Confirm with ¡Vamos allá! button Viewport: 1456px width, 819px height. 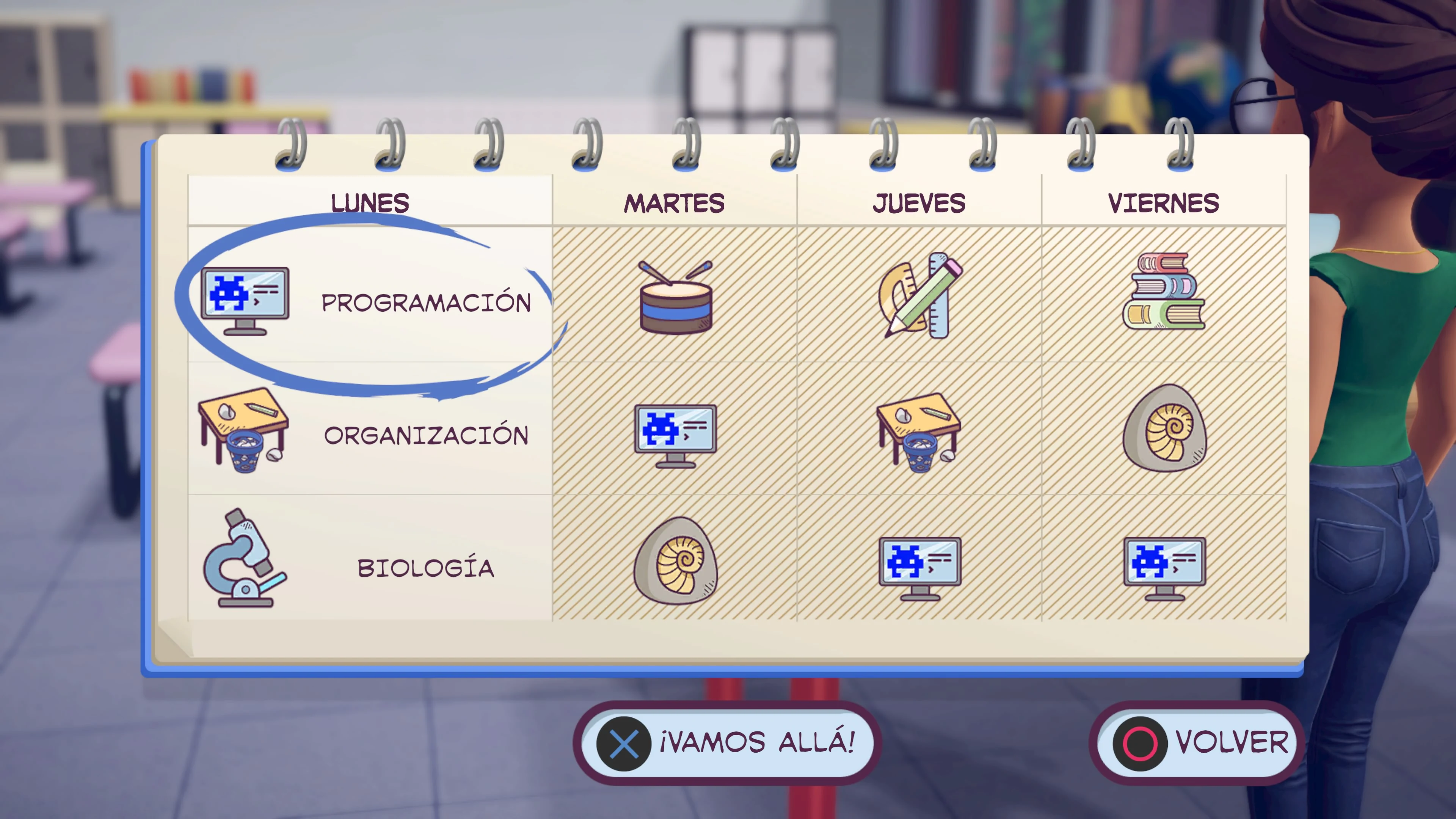tap(728, 743)
